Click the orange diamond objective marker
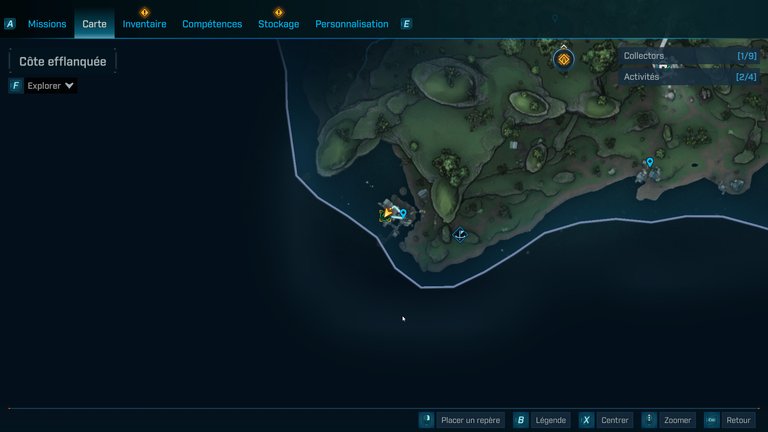 click(563, 60)
